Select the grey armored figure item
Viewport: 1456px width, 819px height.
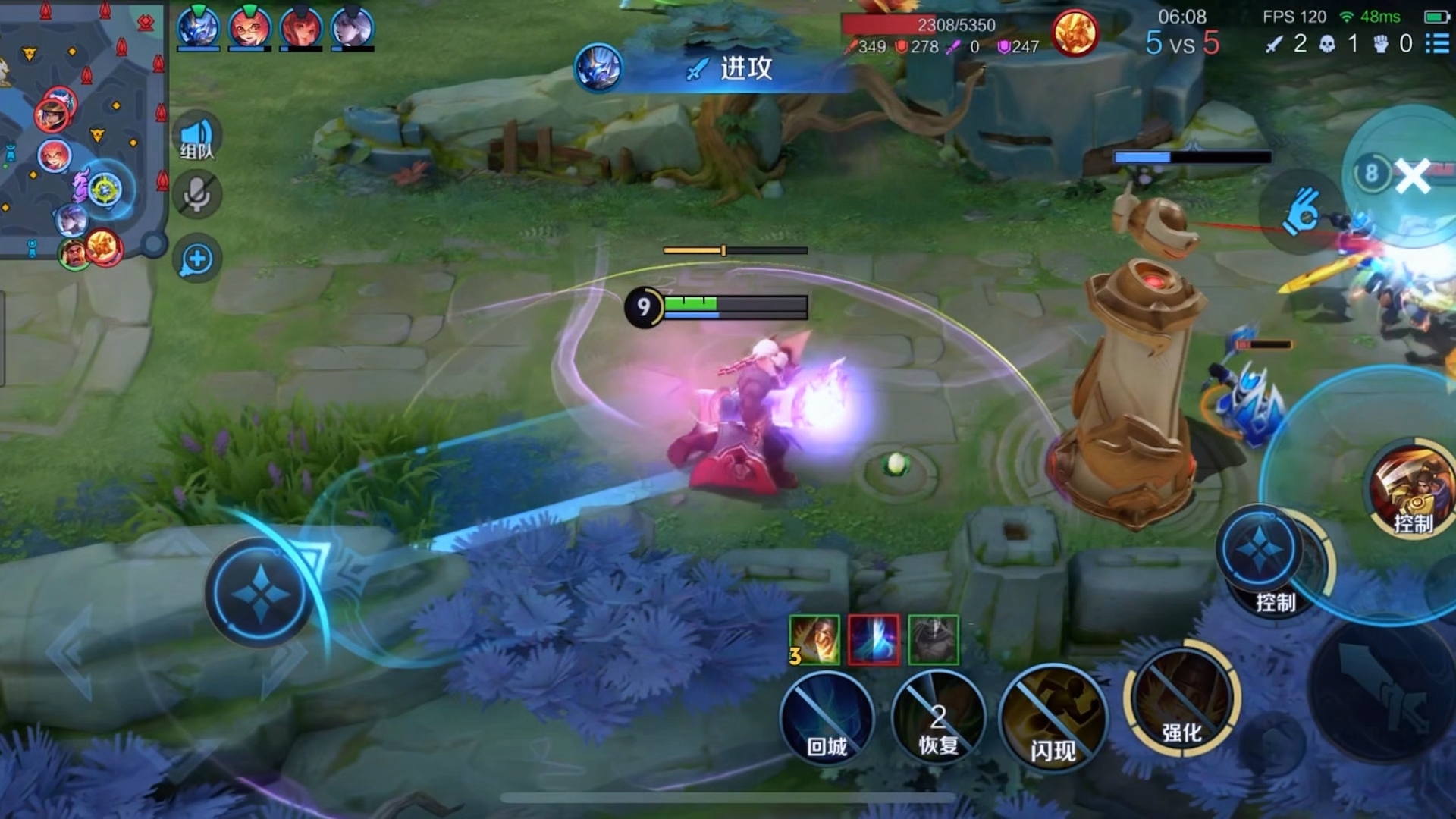tap(934, 640)
